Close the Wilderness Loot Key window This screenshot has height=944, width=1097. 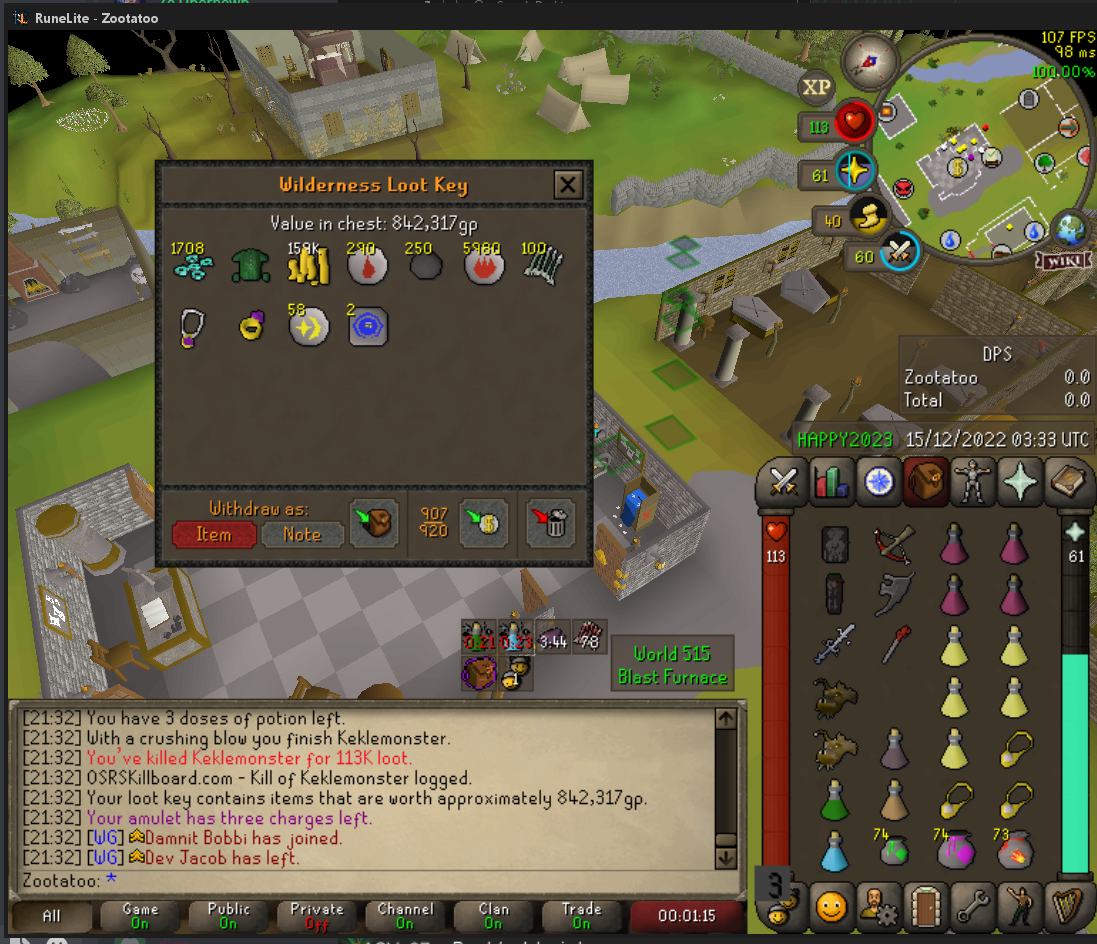(568, 185)
